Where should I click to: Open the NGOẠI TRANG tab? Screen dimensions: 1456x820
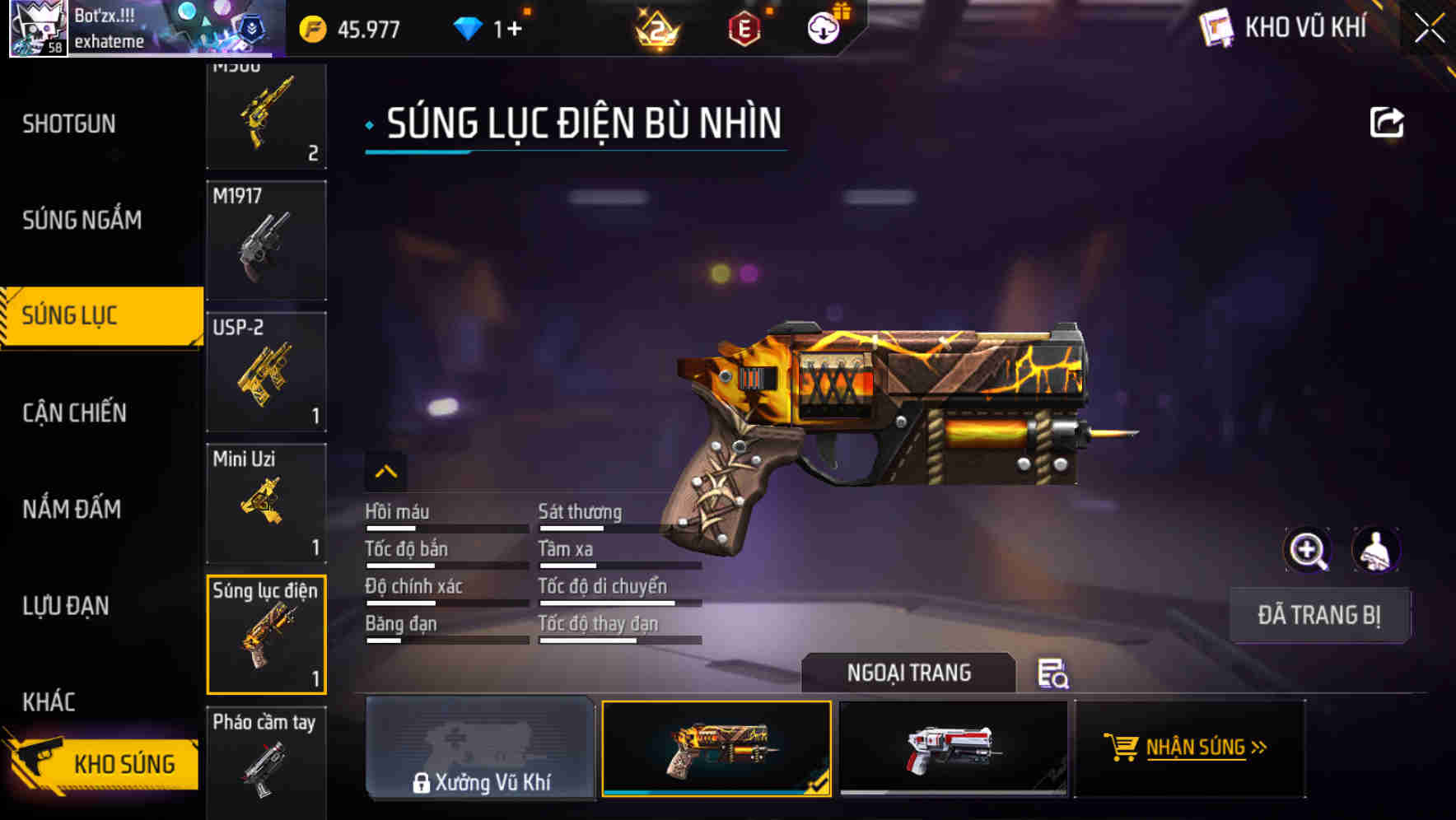tap(908, 673)
